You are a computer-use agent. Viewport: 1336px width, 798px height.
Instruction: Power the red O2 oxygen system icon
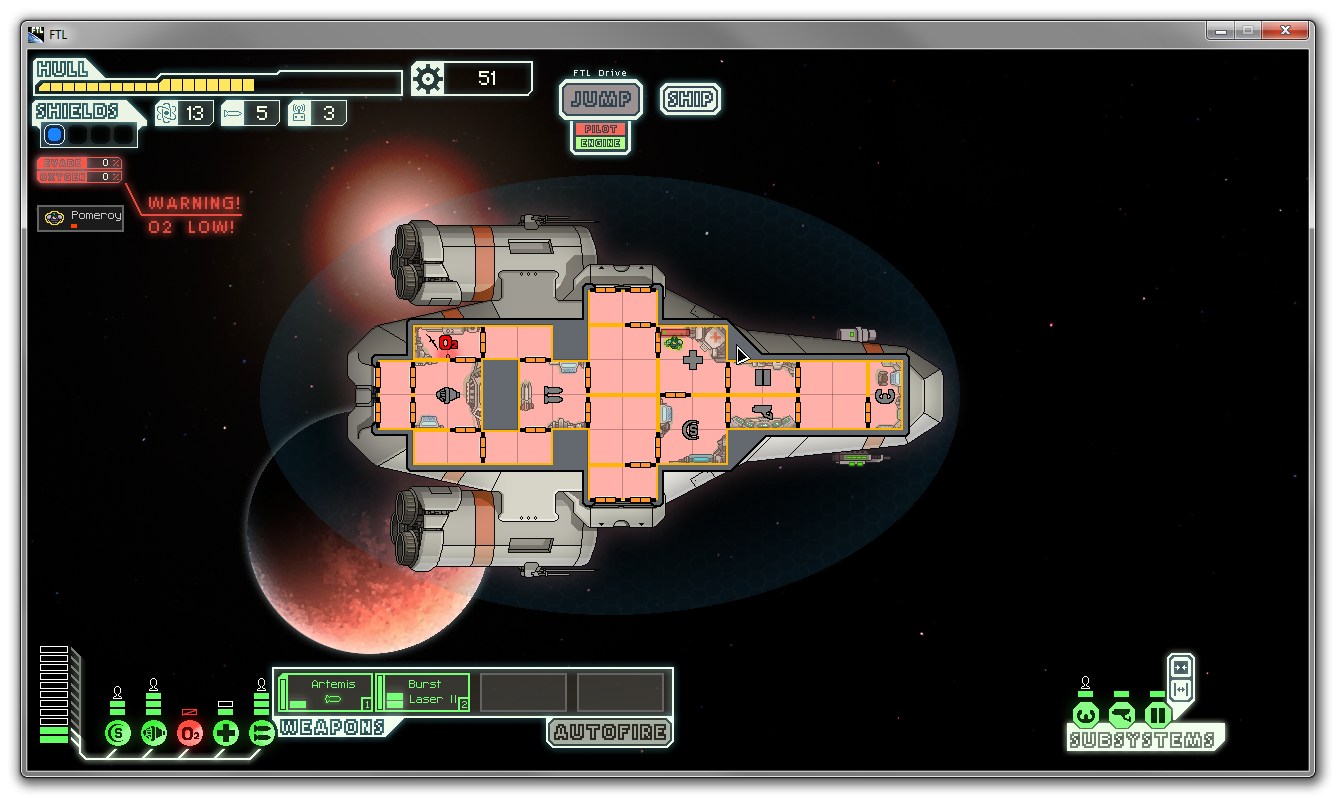190,733
